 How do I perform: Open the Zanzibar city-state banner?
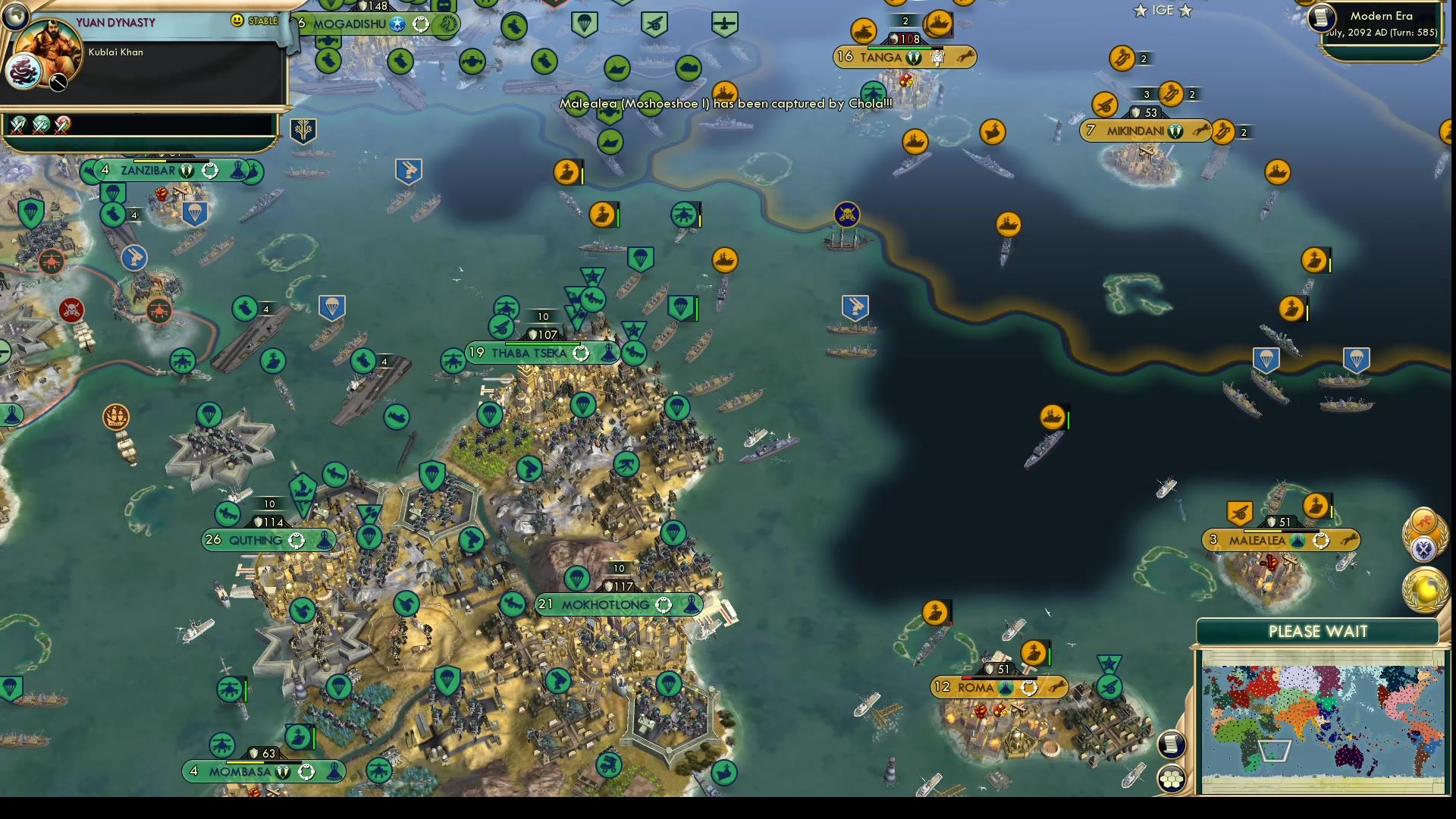(x=171, y=171)
